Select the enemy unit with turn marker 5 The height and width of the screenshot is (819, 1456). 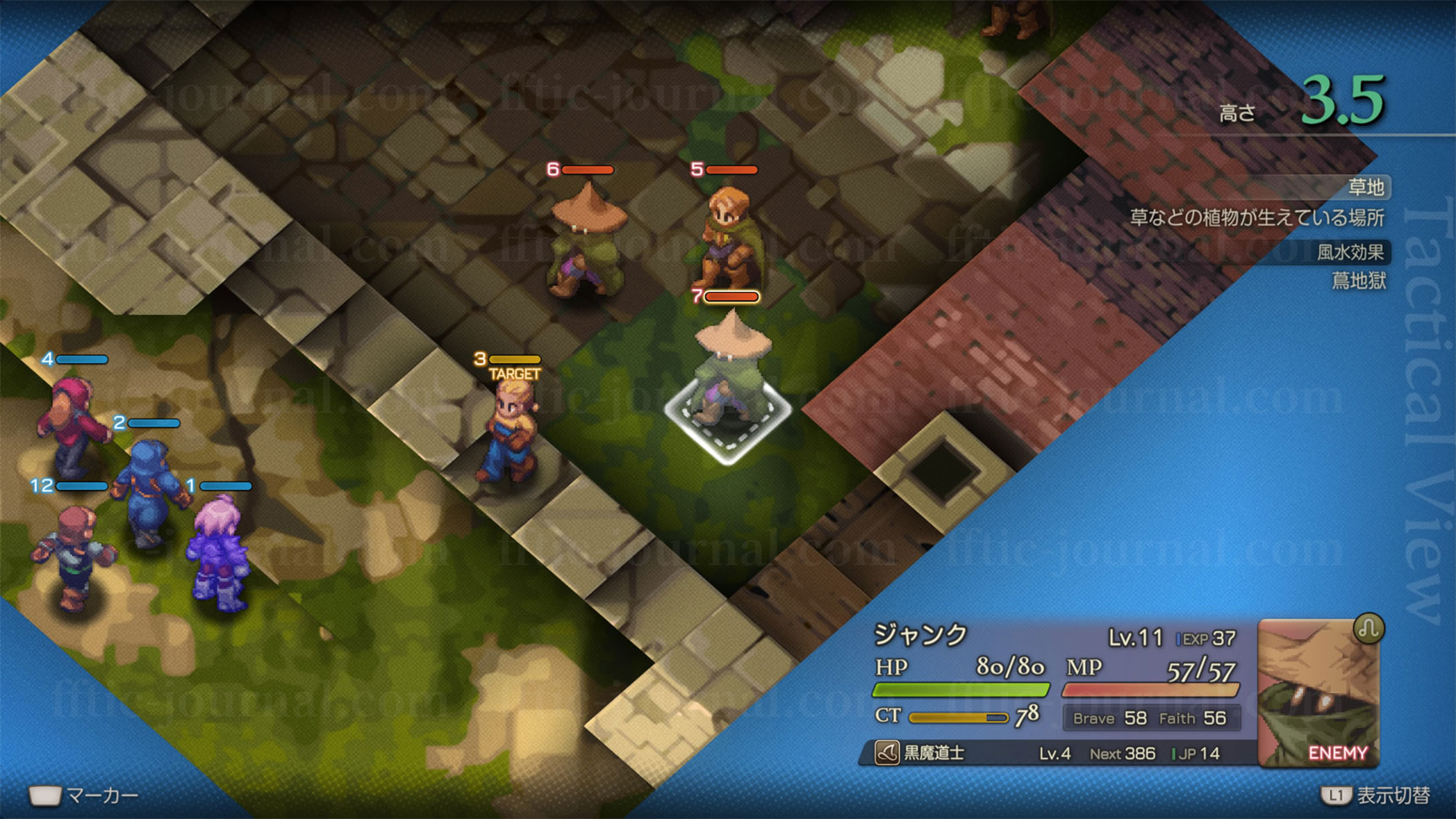(x=727, y=236)
